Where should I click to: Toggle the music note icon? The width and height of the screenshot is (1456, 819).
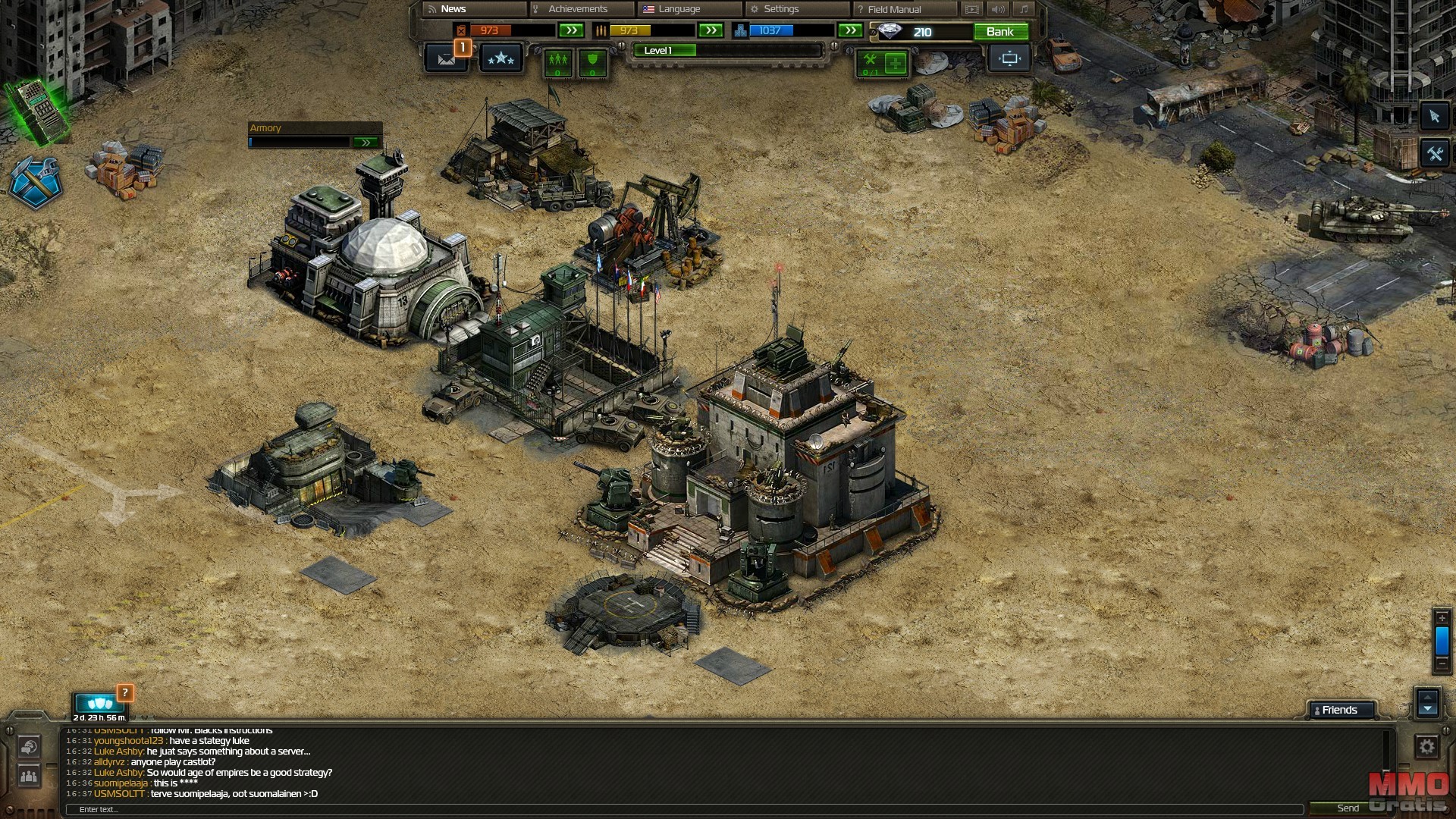pos(1024,9)
